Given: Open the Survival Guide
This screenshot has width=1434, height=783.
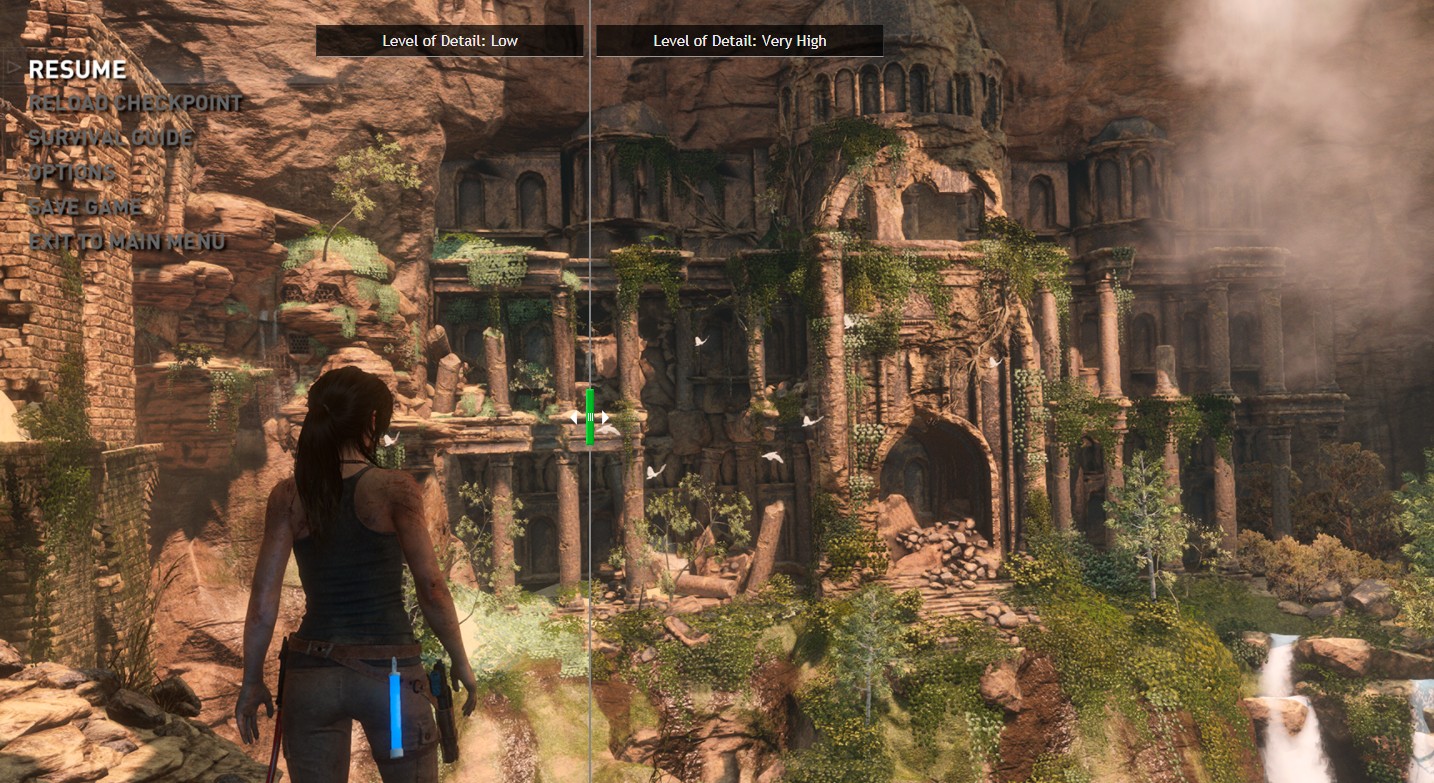Looking at the screenshot, I should pyautogui.click(x=110, y=138).
